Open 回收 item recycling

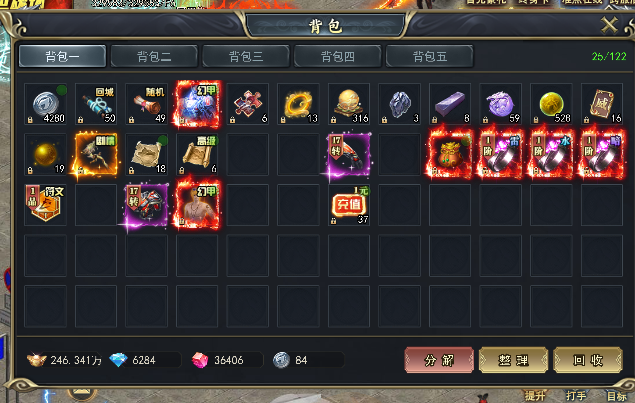coord(587,360)
